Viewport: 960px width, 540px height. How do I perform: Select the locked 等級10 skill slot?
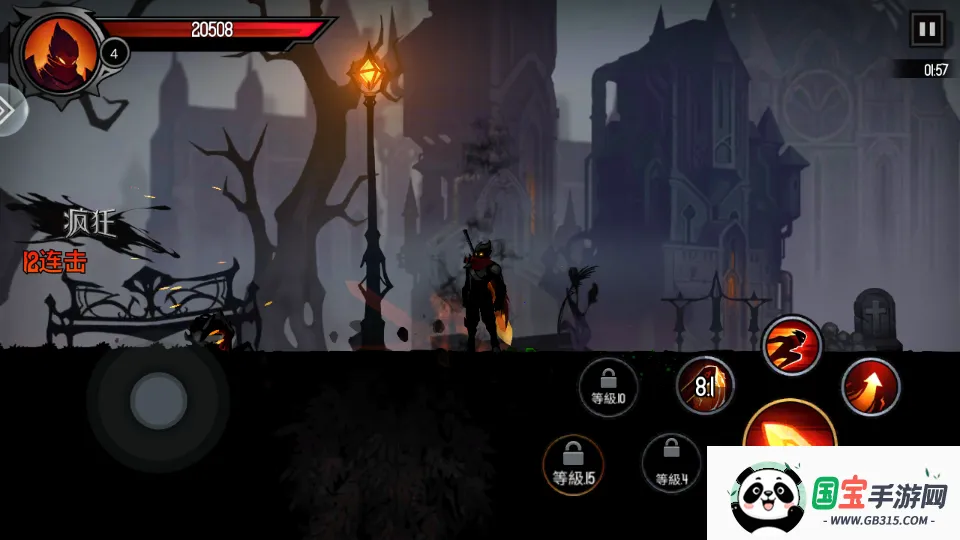(608, 386)
